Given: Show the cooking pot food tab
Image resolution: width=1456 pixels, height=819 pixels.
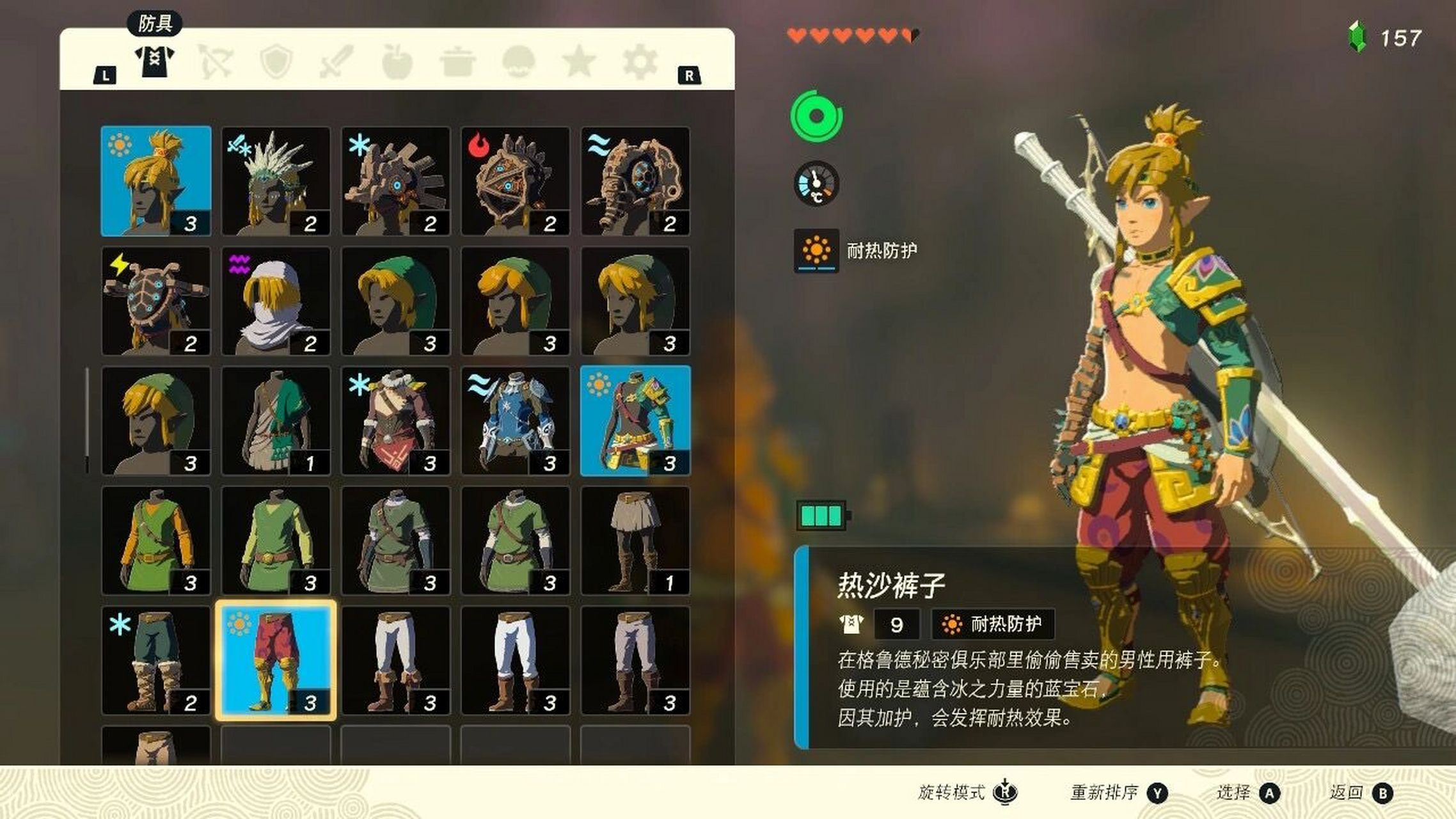Looking at the screenshot, I should [457, 62].
